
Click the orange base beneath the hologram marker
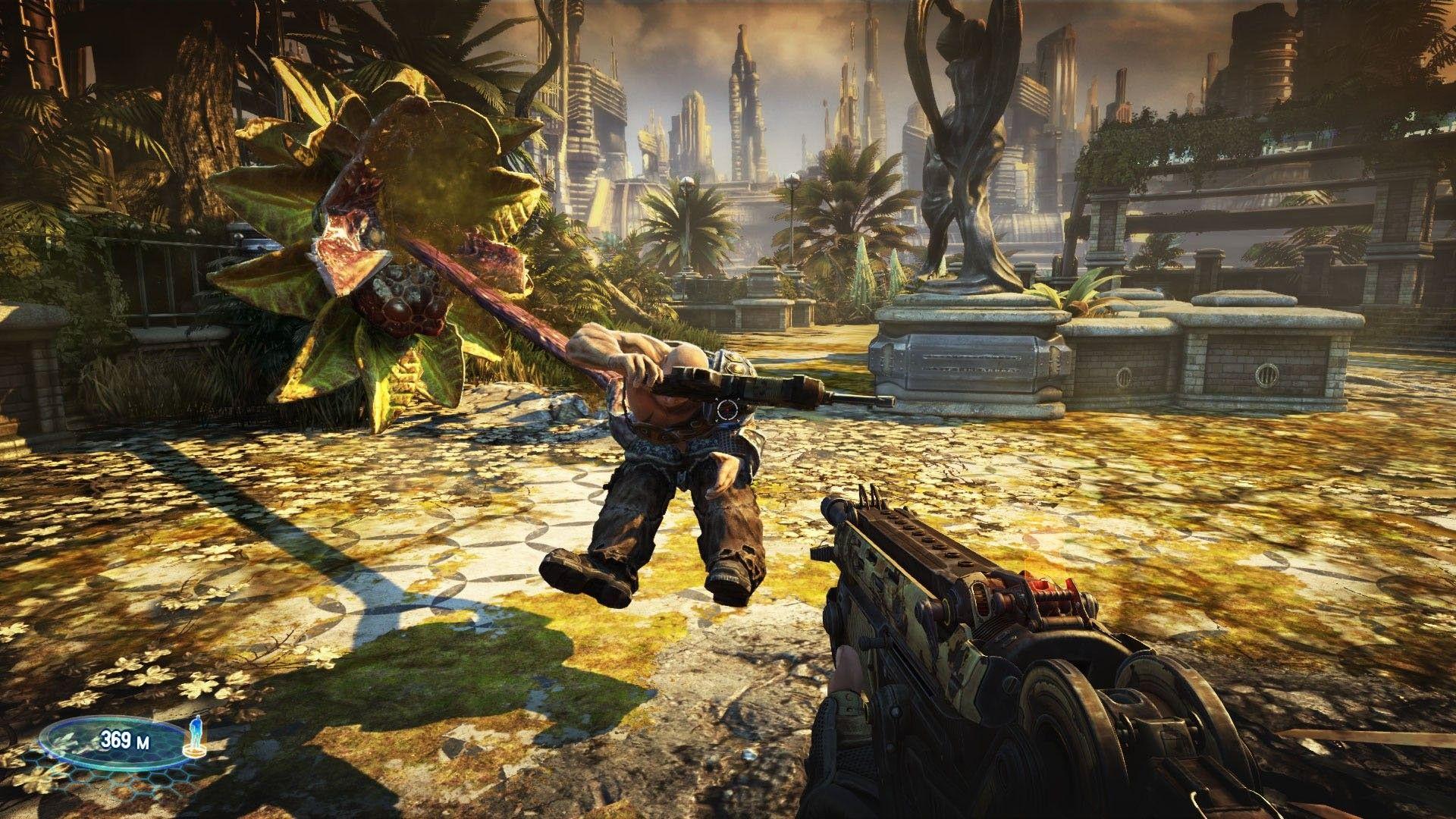coord(195,752)
